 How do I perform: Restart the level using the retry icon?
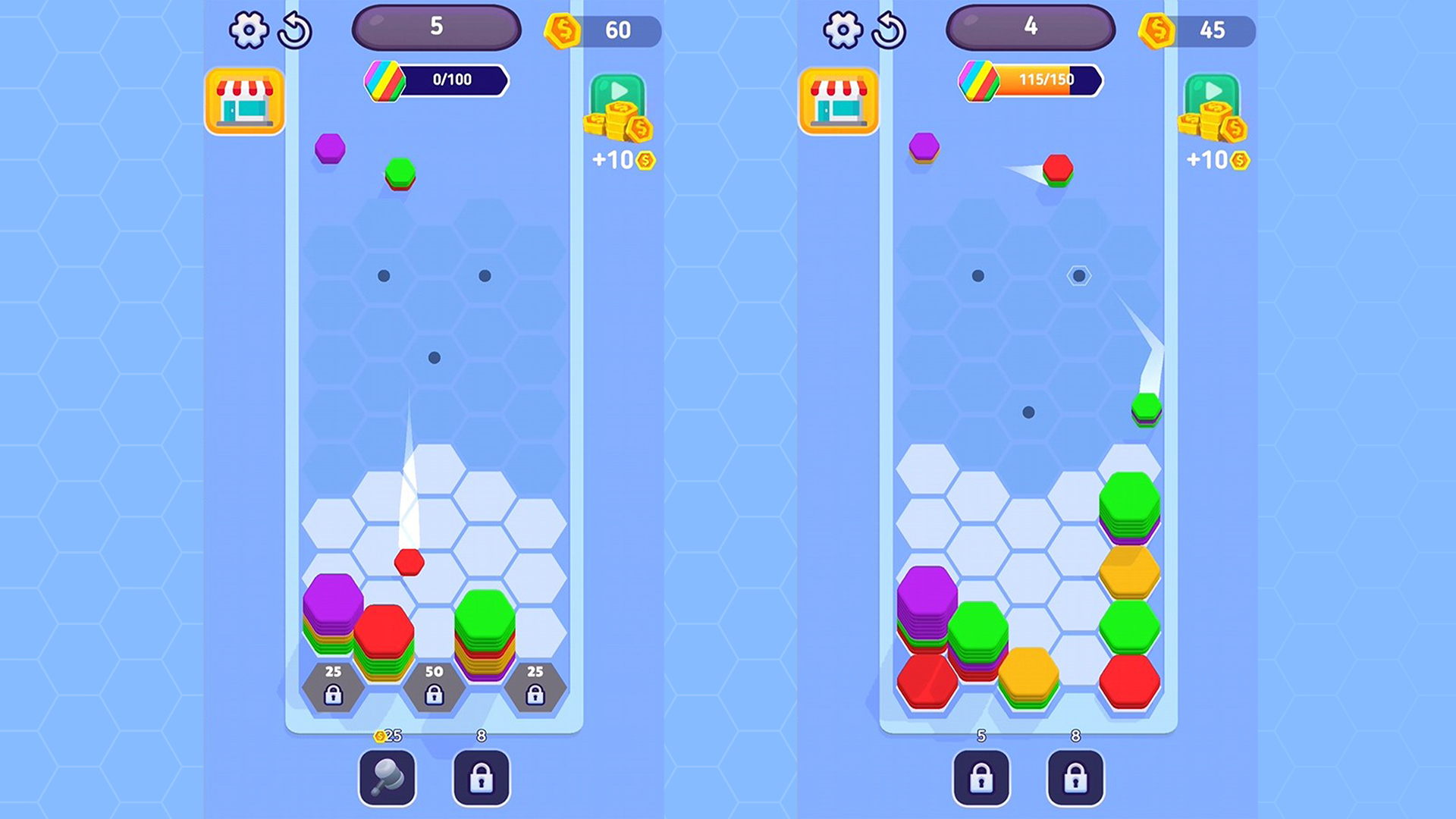[296, 30]
